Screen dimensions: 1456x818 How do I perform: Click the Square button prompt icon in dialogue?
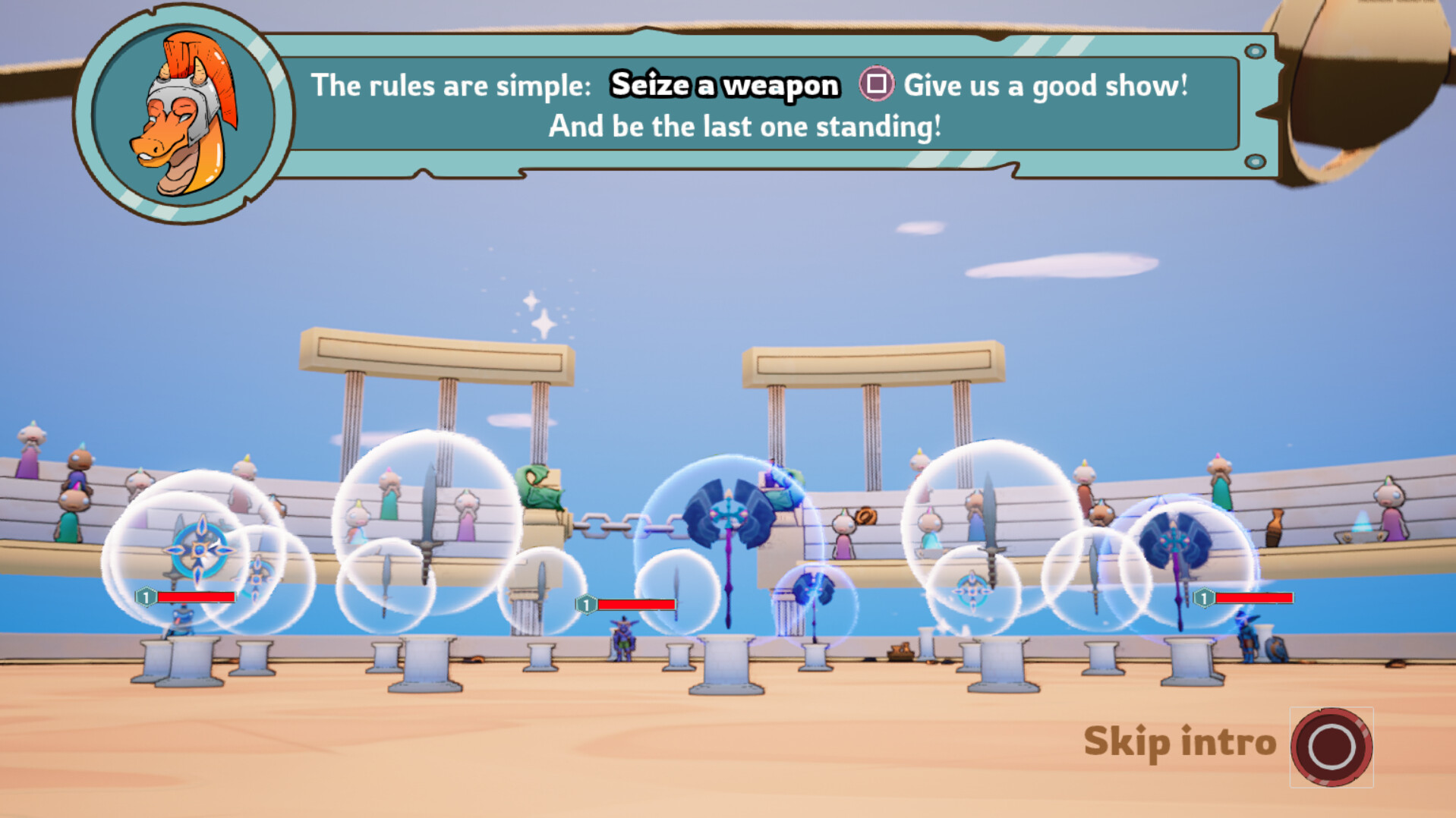(877, 86)
